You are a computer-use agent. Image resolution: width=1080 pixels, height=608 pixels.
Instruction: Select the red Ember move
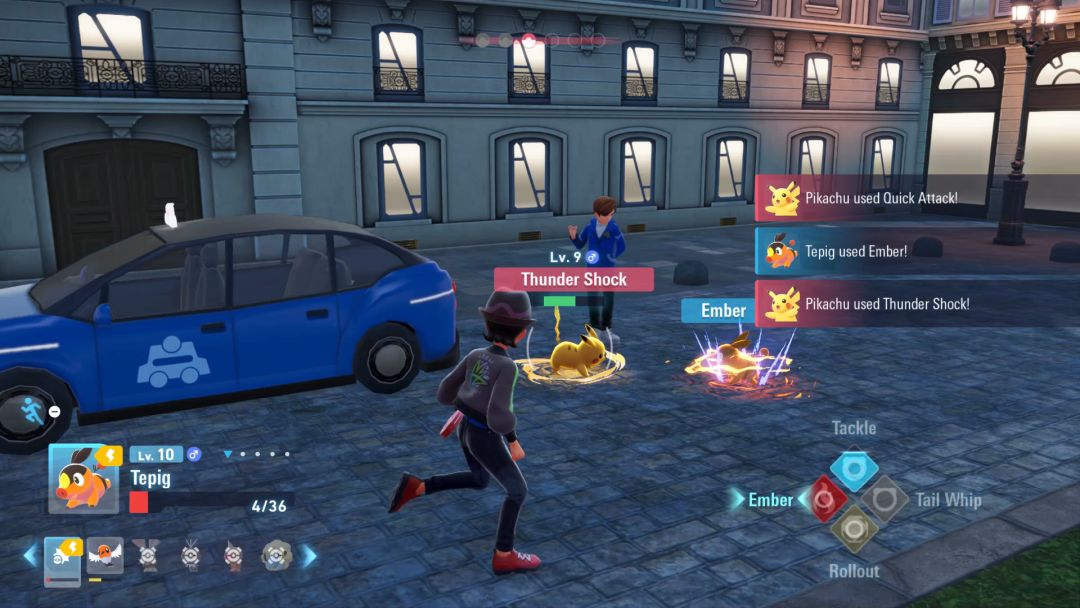tap(823, 498)
